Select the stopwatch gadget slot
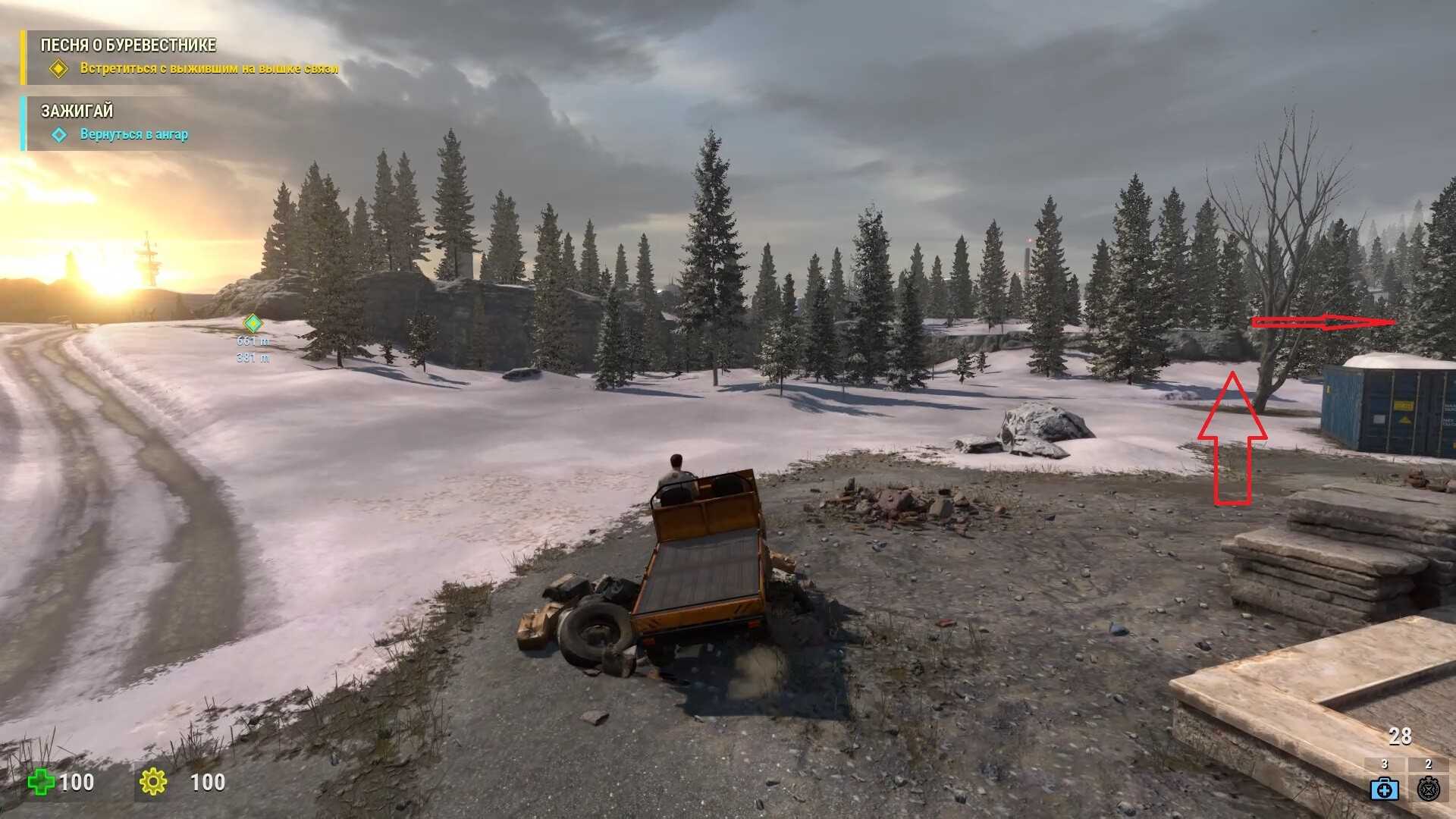Screen dimensions: 1456x819 coord(1429,789)
